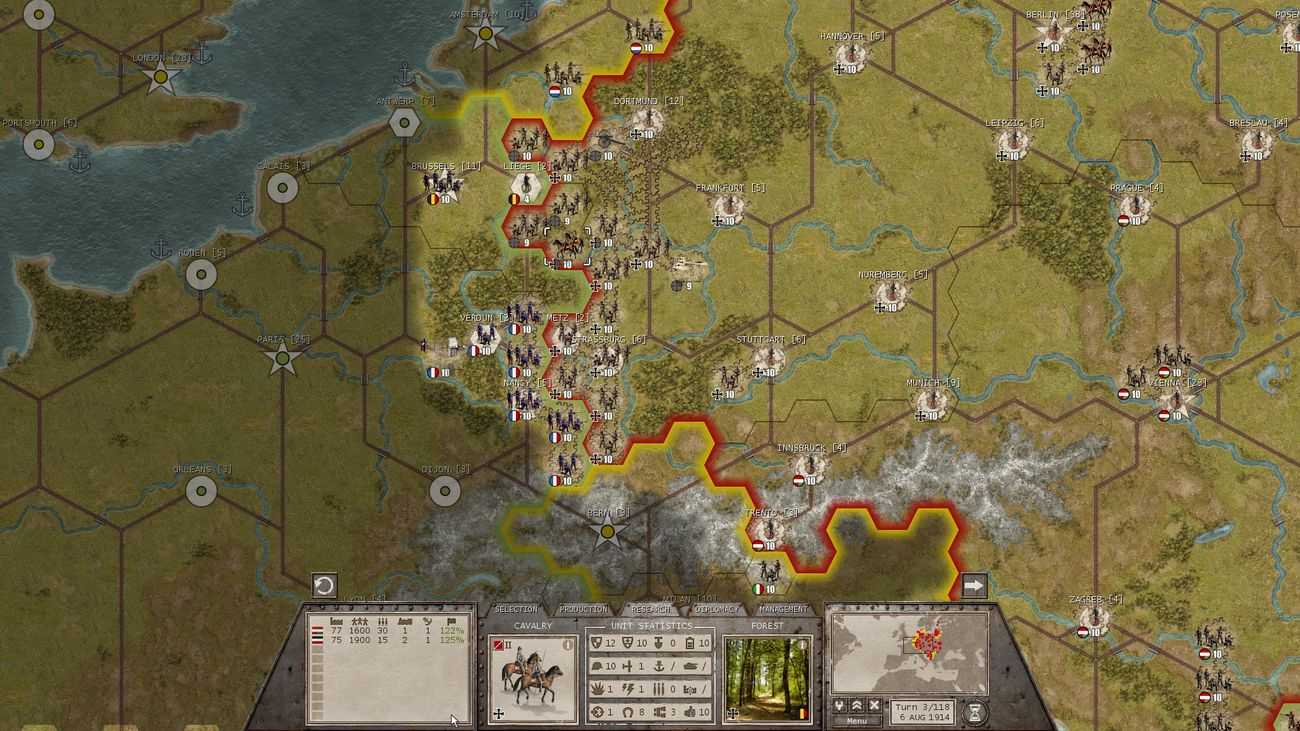Click the Menu button
The image size is (1300, 731).
click(857, 720)
